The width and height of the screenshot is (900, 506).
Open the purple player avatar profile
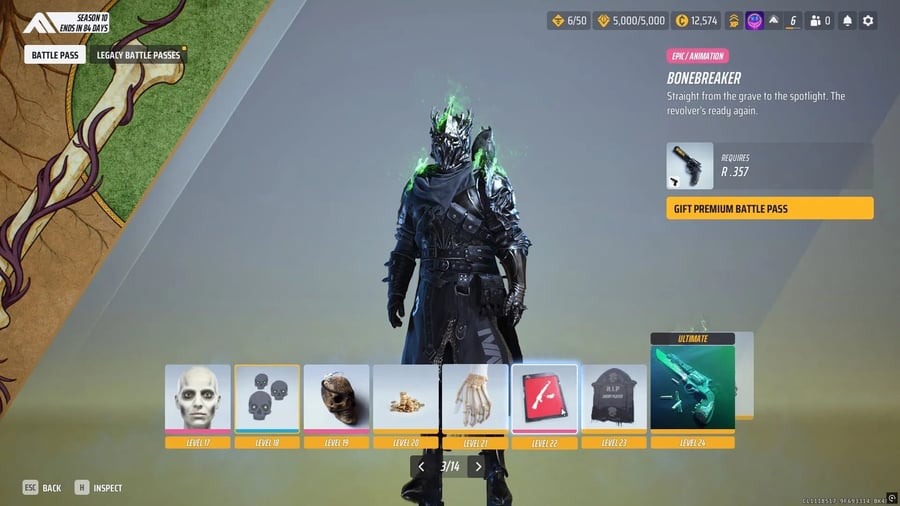(x=755, y=20)
